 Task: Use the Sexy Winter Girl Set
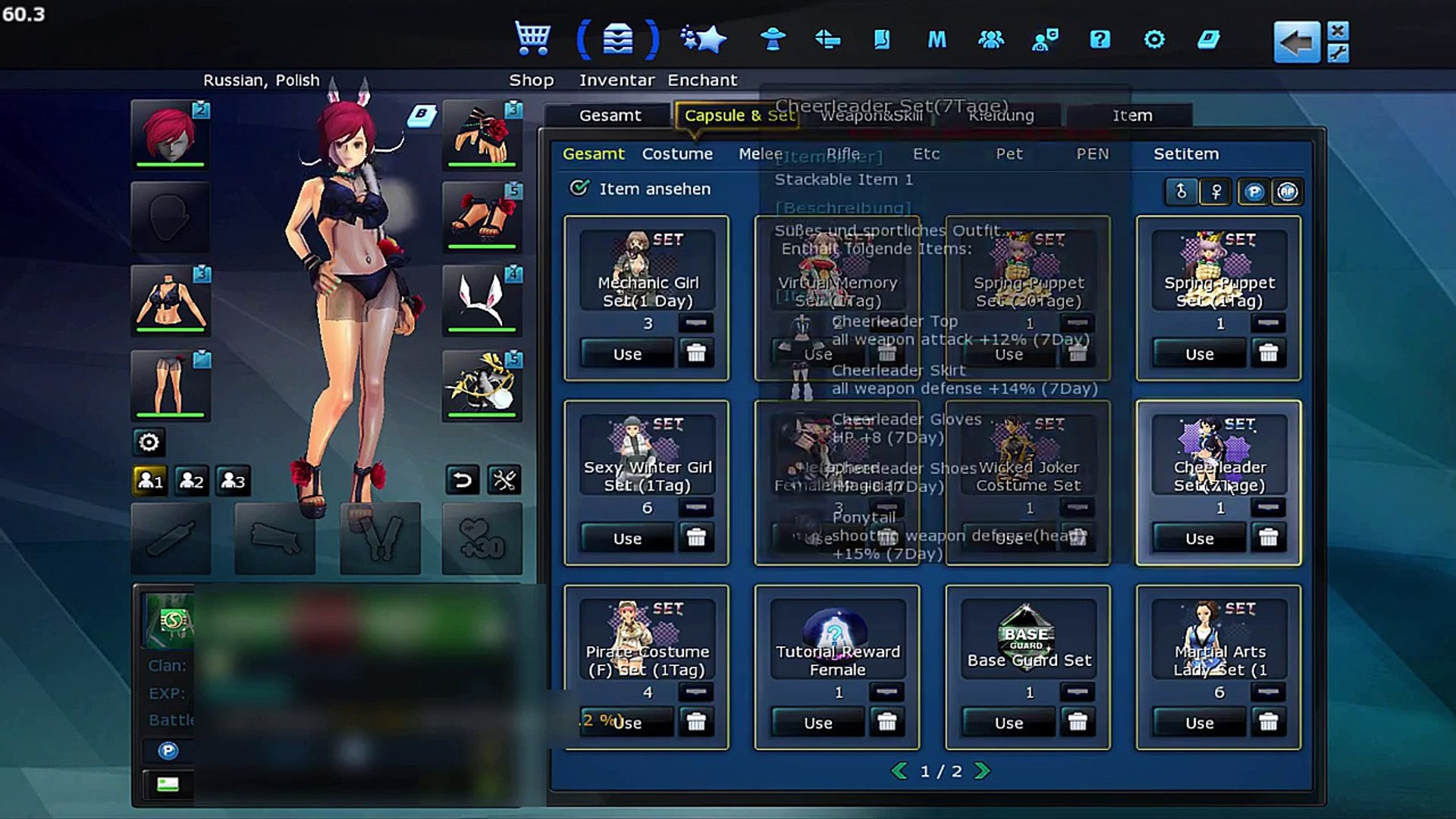pos(627,538)
